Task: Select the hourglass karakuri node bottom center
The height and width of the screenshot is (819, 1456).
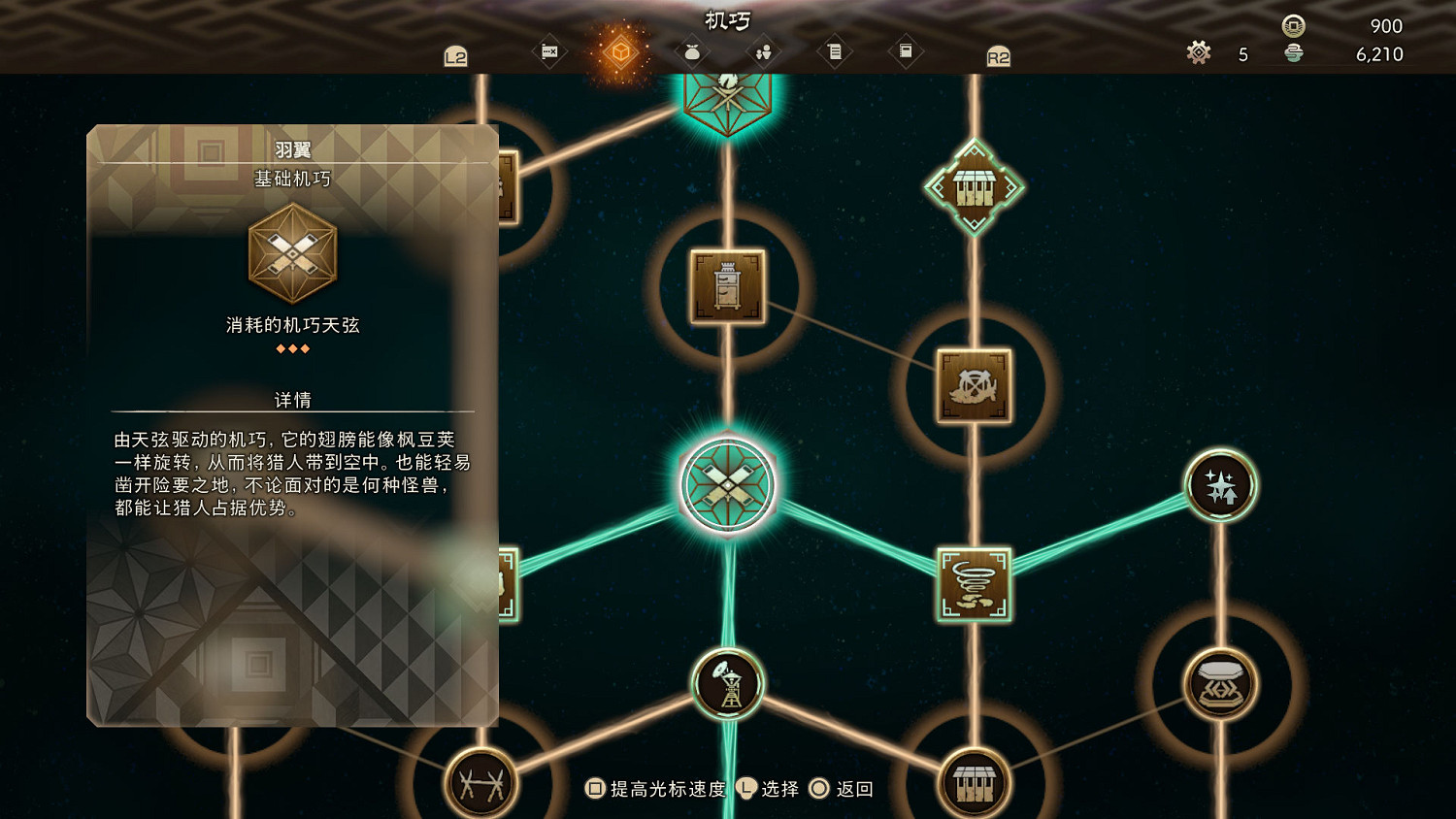Action: click(728, 685)
